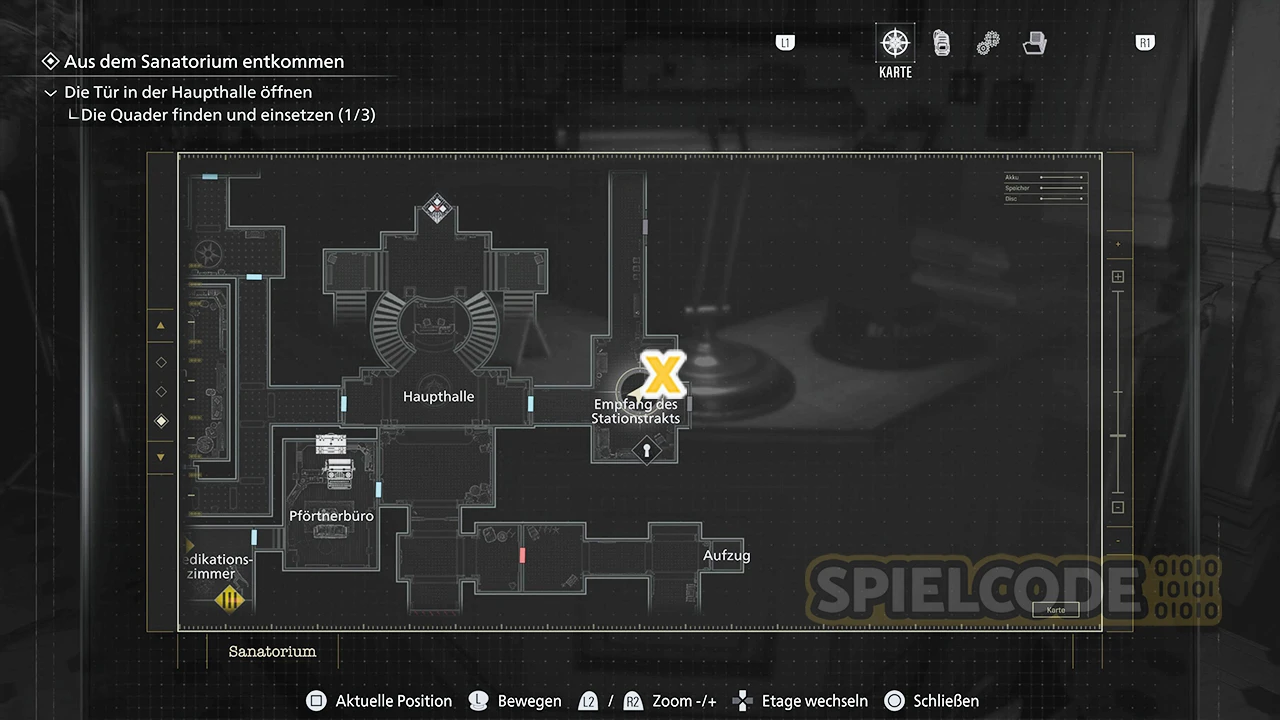
Task: Switch to the gears settings tab
Action: (988, 43)
